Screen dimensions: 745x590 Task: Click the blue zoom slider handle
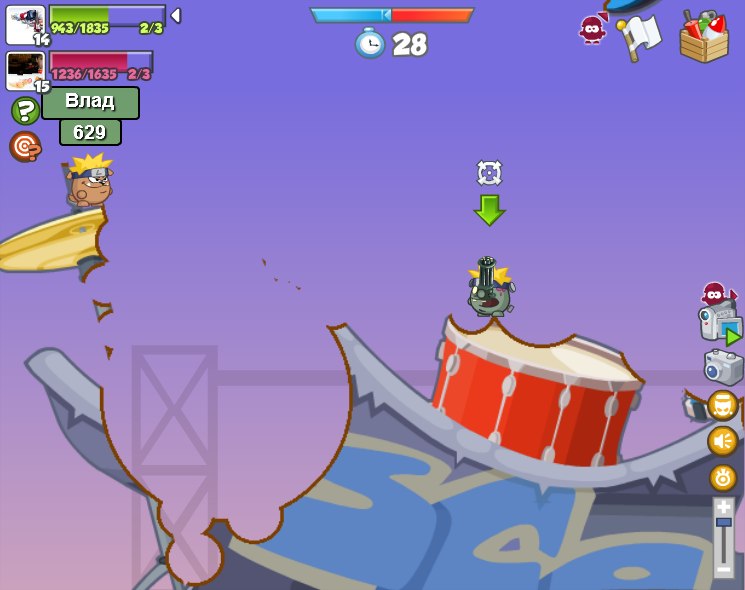tap(723, 523)
